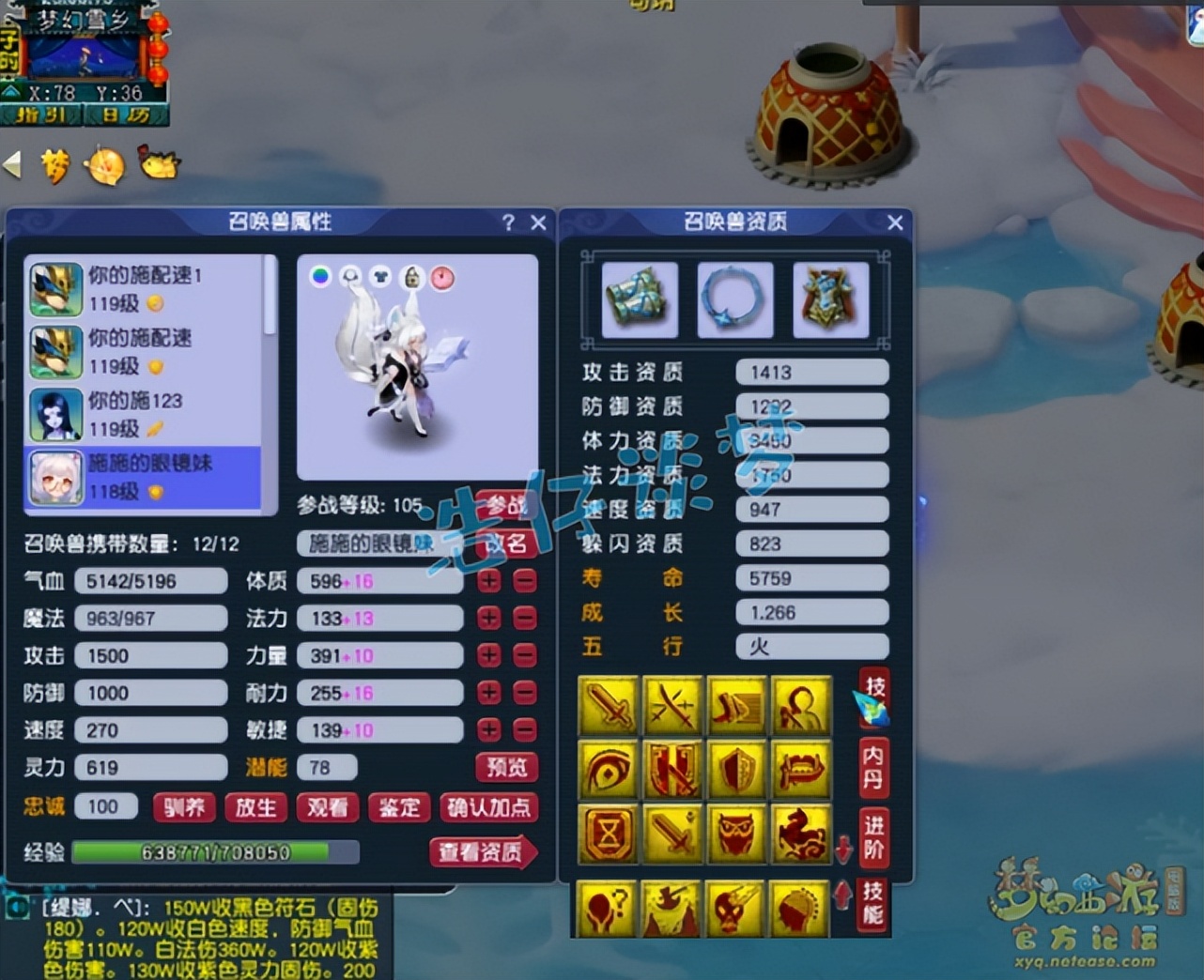Image resolution: width=1204 pixels, height=980 pixels.
Task: Select the owl skill icon
Action: (737, 834)
